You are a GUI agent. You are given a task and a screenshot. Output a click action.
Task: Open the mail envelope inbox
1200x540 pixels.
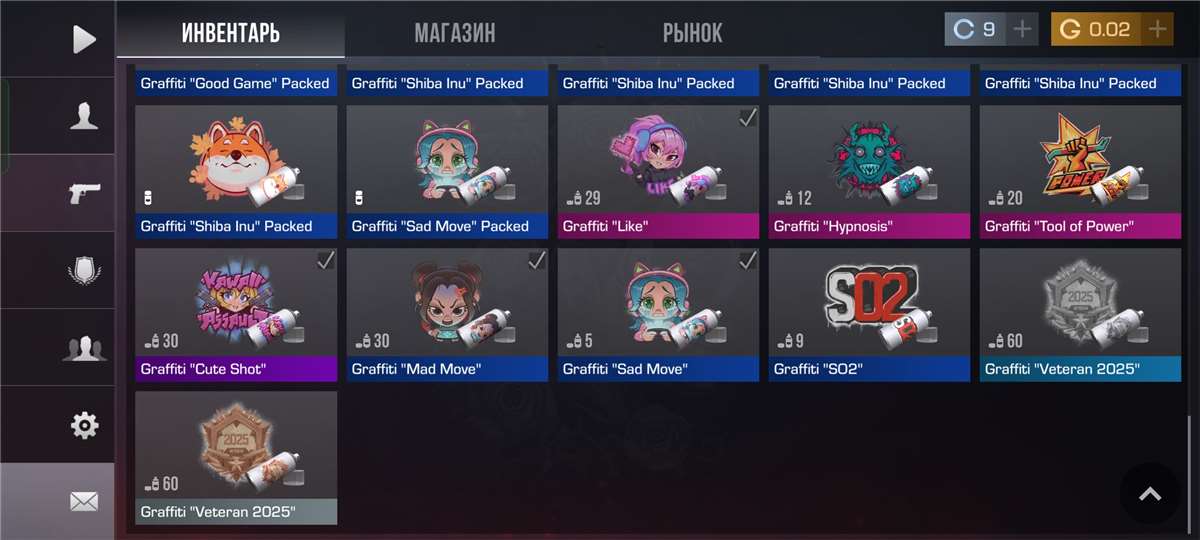coord(84,502)
